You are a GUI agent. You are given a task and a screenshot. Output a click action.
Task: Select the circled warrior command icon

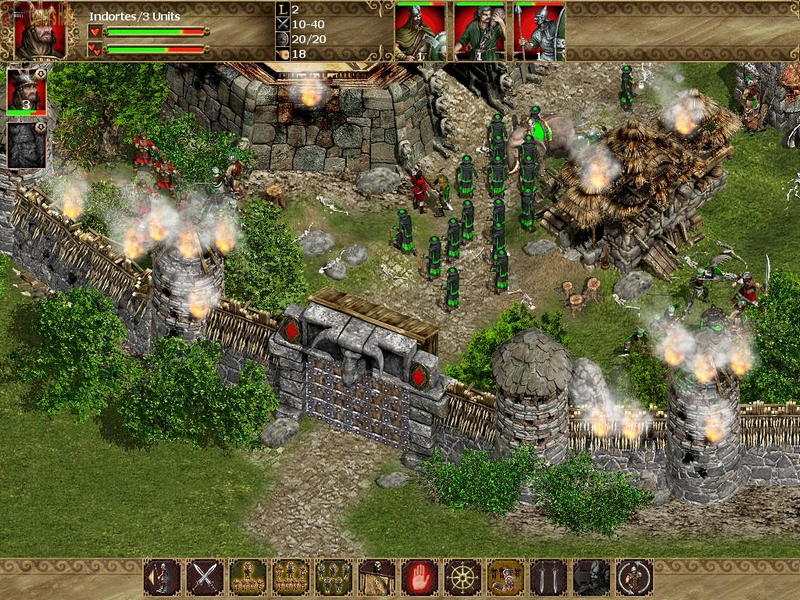635,577
